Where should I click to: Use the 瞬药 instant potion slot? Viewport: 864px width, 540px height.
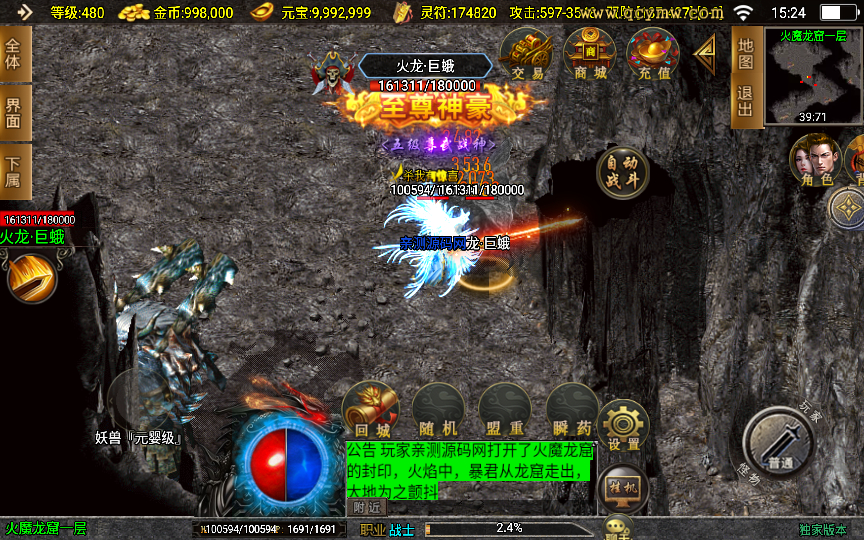(x=572, y=410)
